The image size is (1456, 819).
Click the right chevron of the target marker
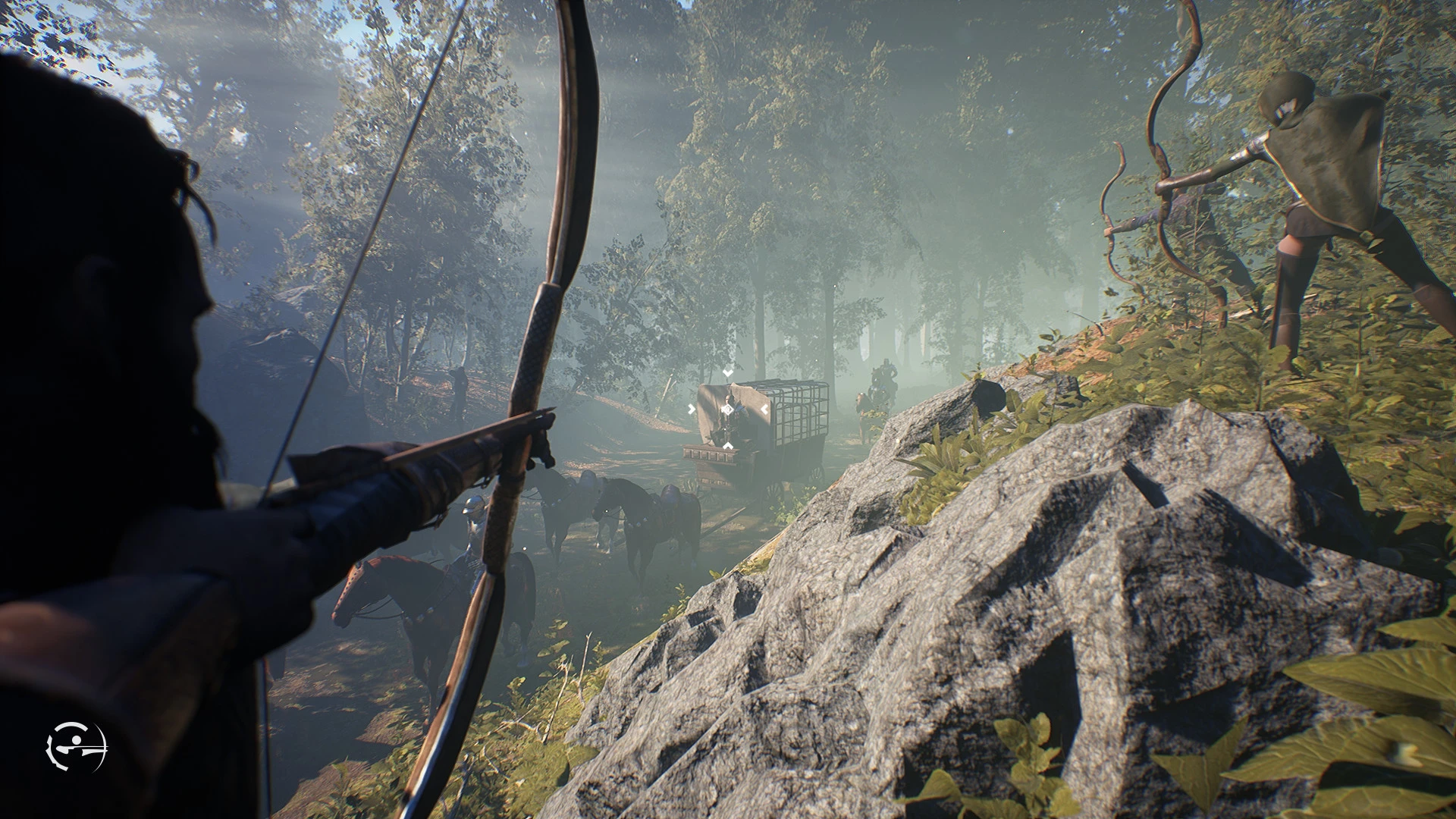pyautogui.click(x=764, y=409)
